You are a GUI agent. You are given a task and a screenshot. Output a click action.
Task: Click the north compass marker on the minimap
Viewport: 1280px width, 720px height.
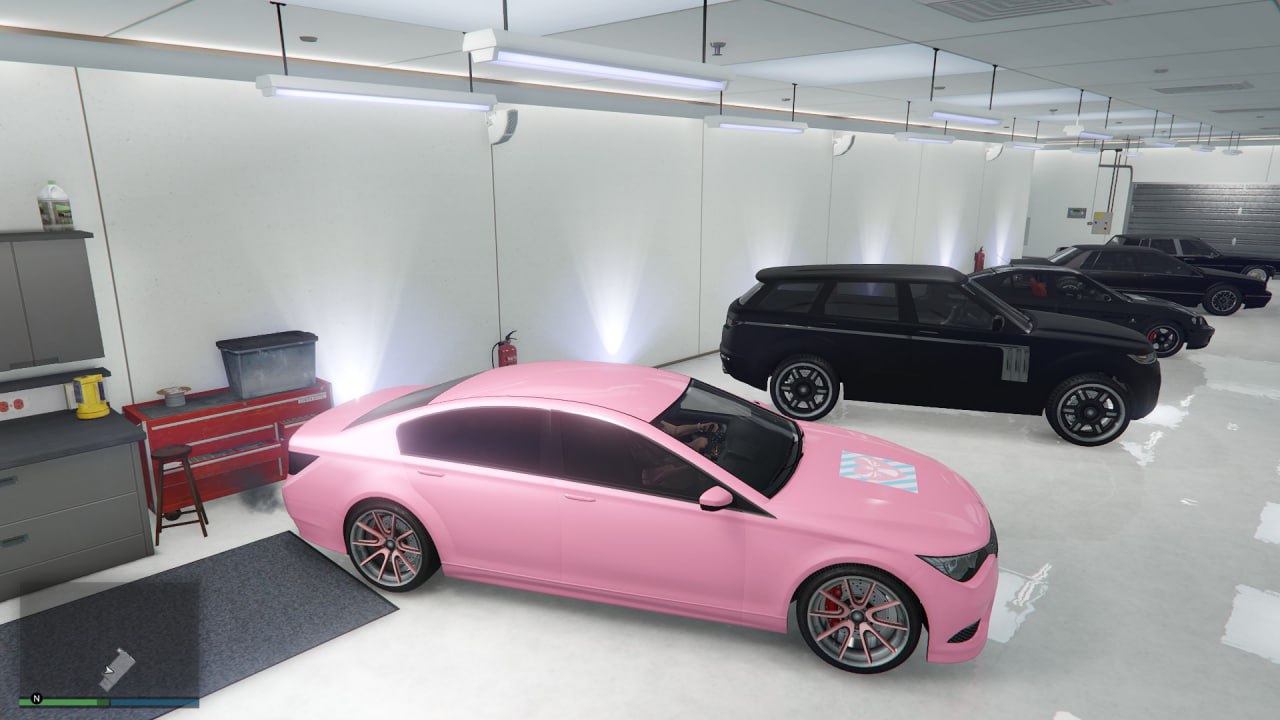click(x=37, y=700)
